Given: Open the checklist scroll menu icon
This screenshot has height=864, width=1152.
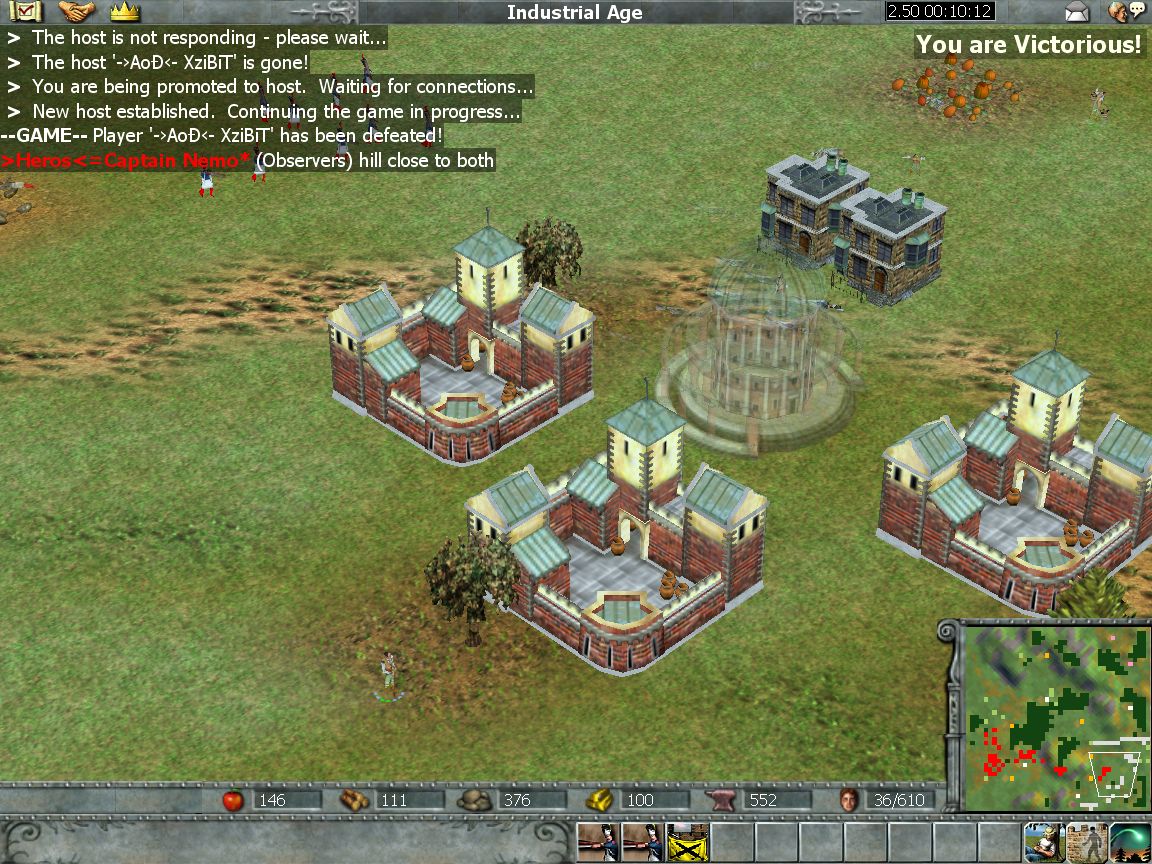Looking at the screenshot, I should click(24, 12).
